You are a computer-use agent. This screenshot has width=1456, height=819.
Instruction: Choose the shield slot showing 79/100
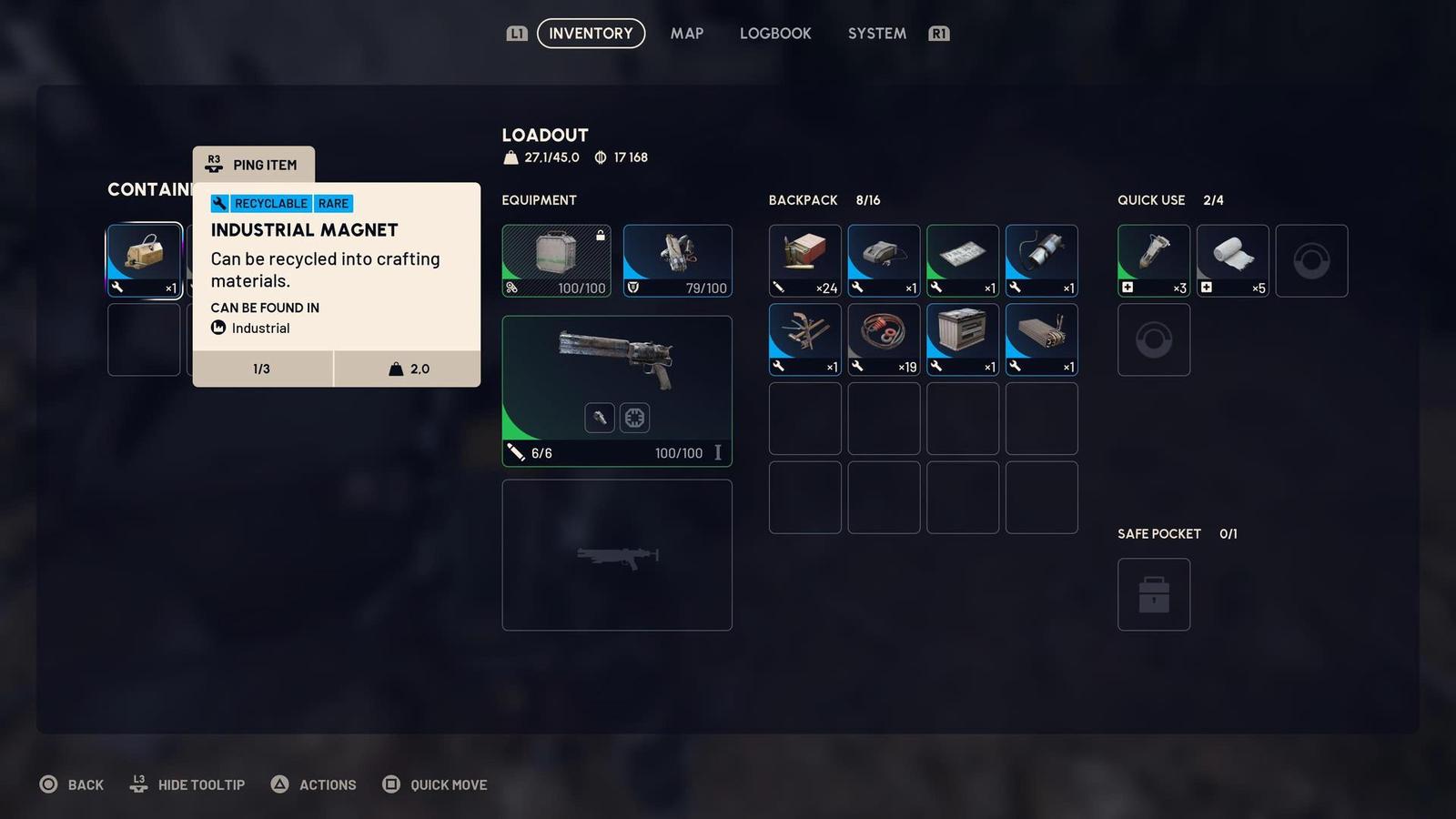tap(677, 261)
